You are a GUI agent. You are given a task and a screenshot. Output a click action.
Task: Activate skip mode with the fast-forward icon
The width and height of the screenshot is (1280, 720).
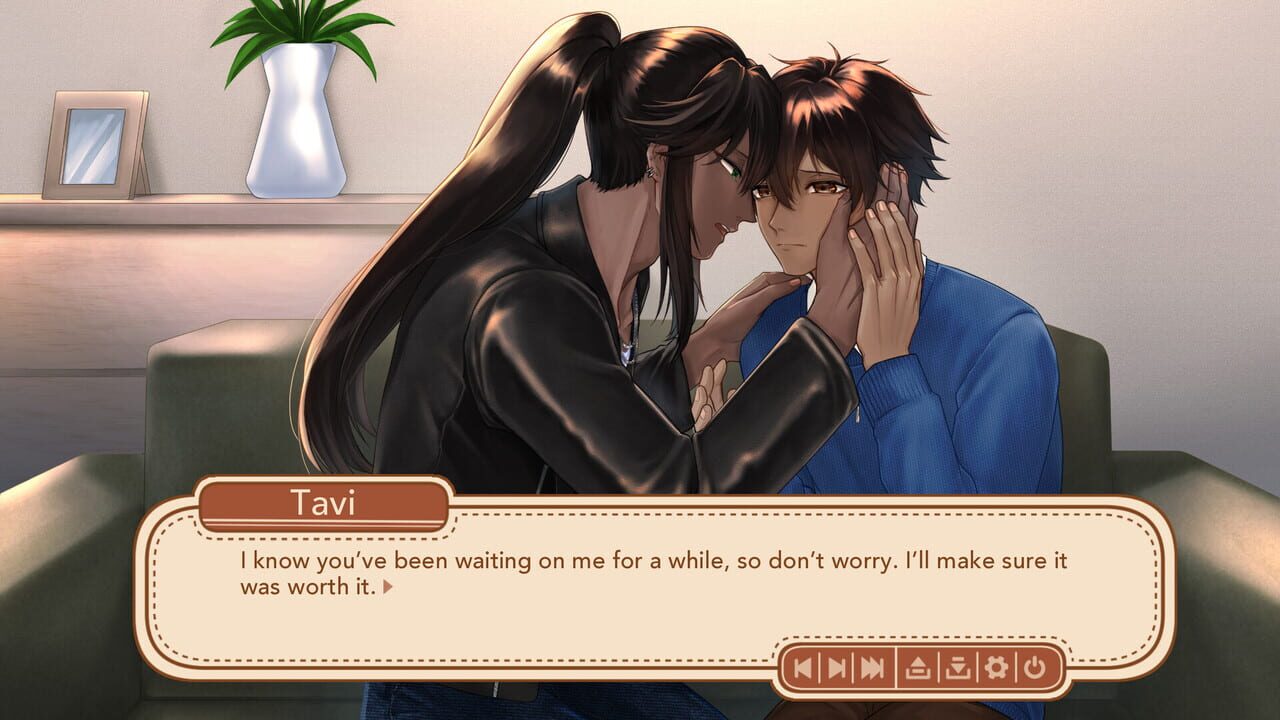coord(870,666)
